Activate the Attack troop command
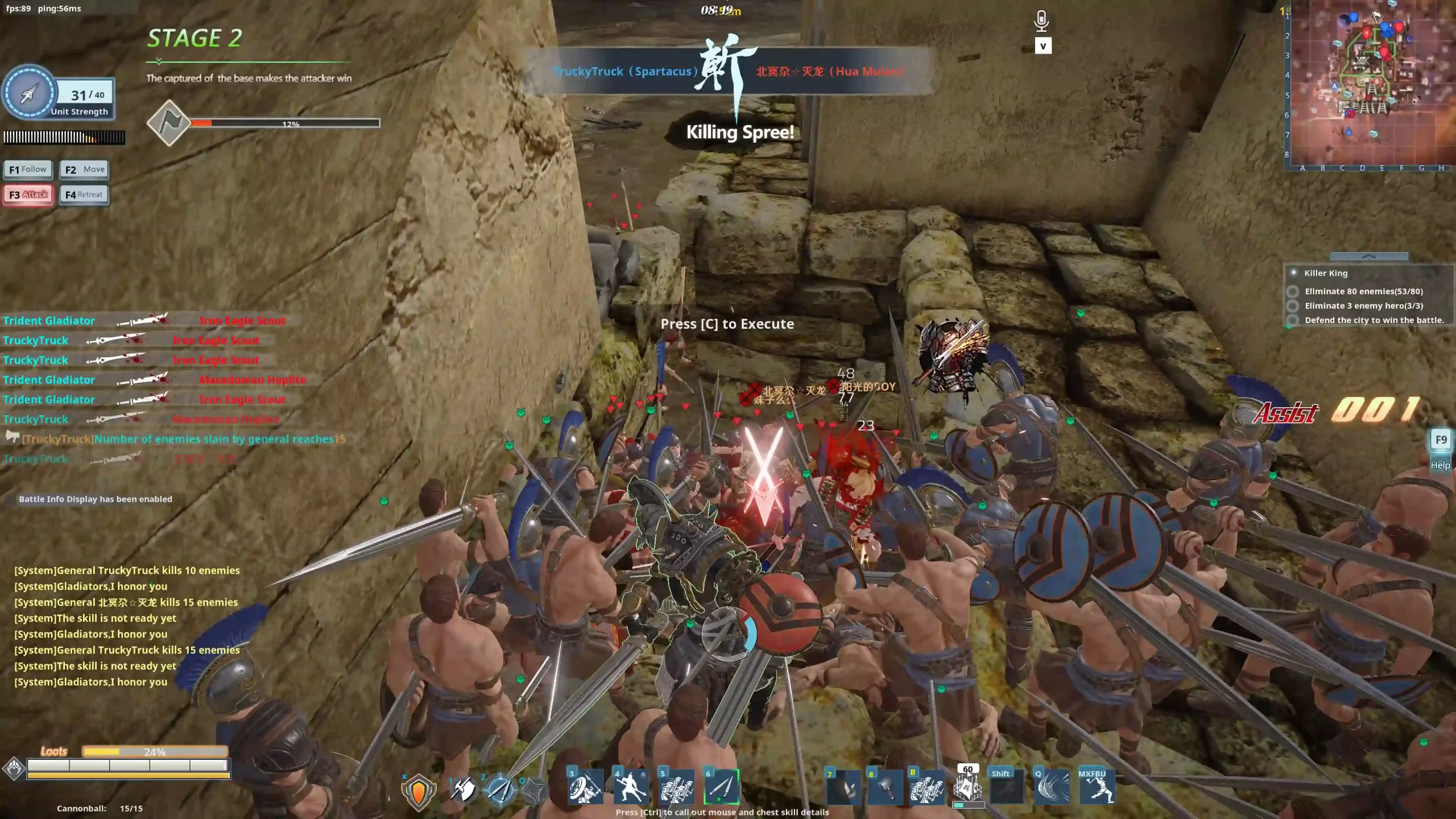Image resolution: width=1456 pixels, height=819 pixels. coord(28,195)
